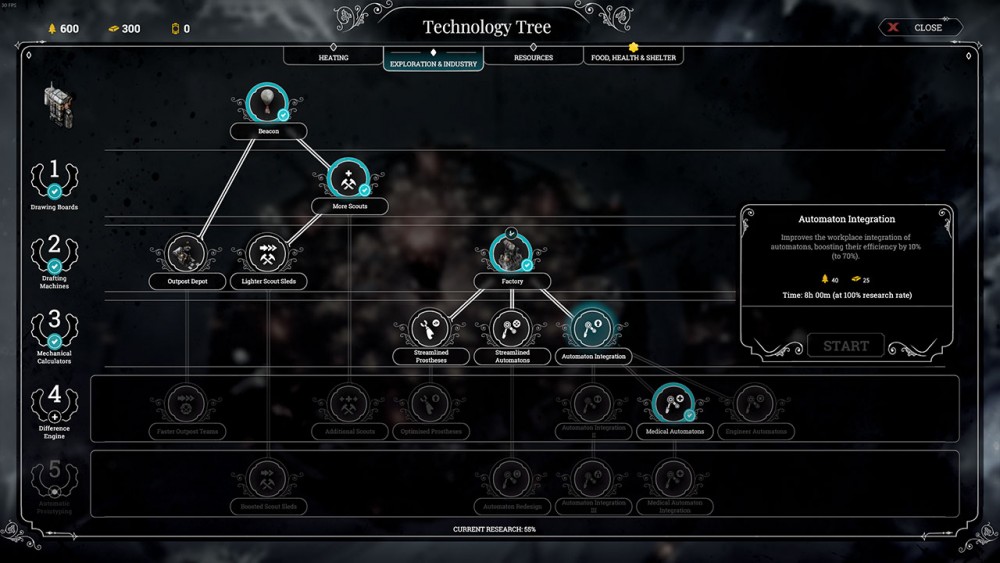Image resolution: width=1000 pixels, height=563 pixels.
Task: Select the Engineer Automatons technology
Action: 753,405
